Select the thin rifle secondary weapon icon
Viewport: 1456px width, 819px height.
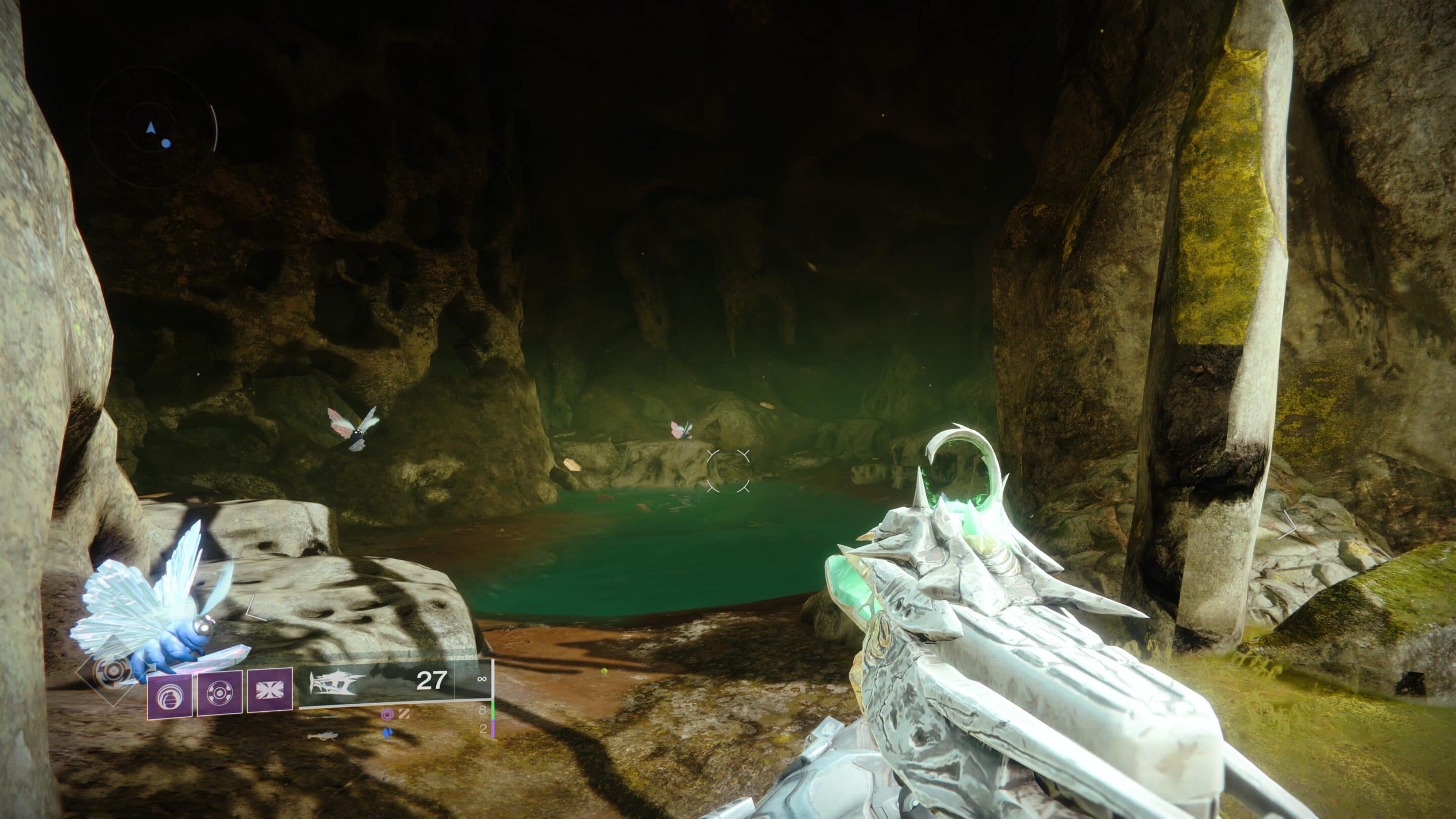[x=324, y=717]
